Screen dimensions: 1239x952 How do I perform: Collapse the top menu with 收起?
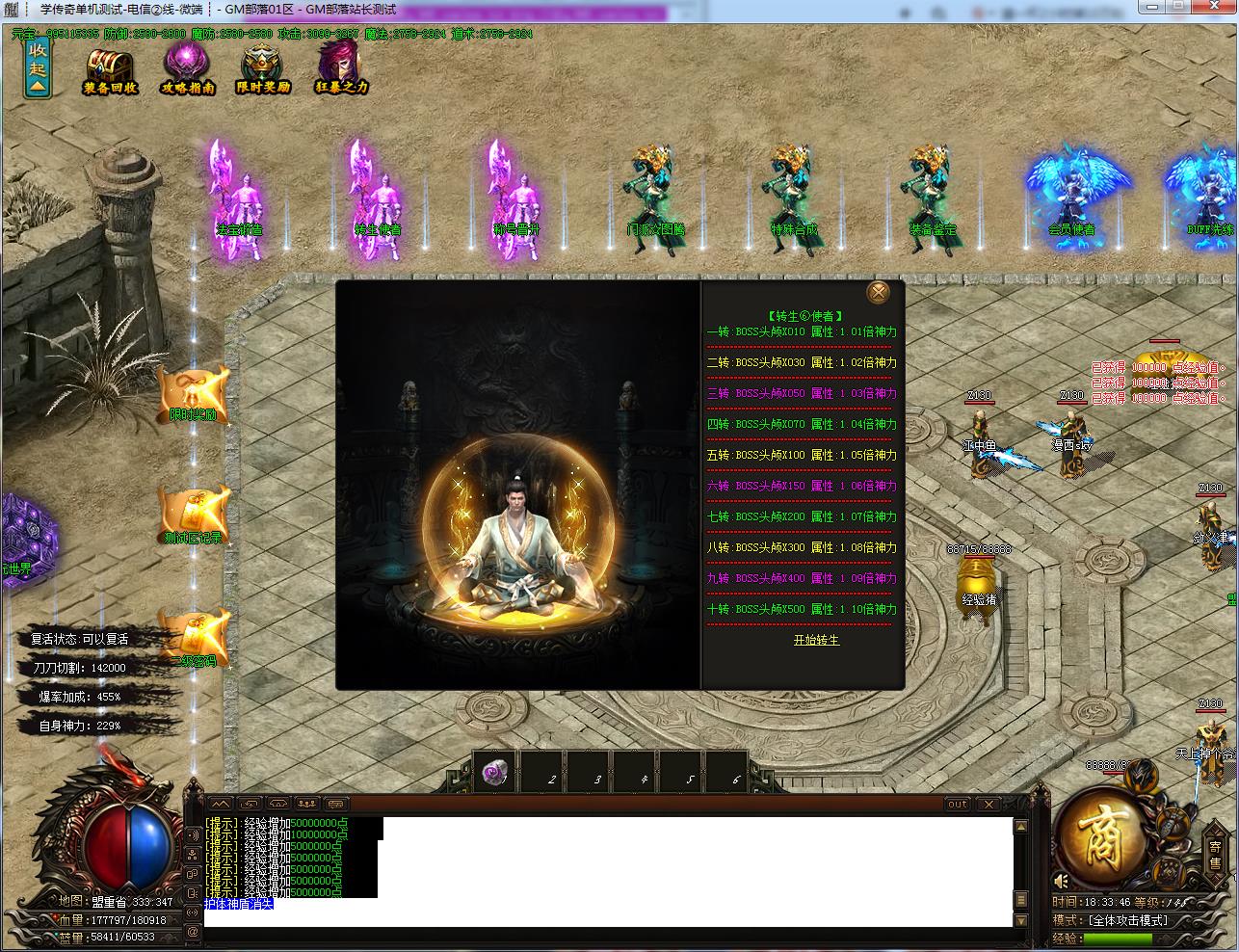38,67
